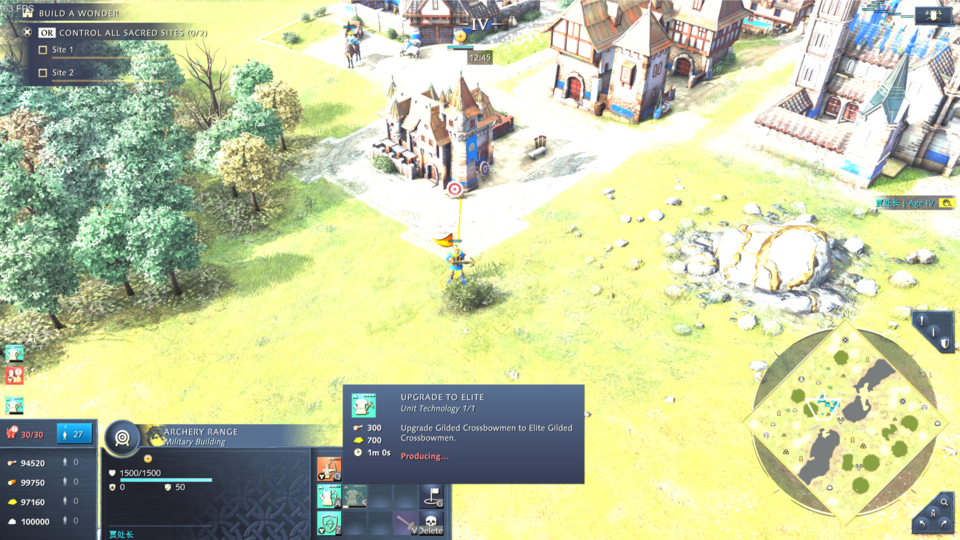Click the Delete skull button
960x540 pixels.
point(431,522)
